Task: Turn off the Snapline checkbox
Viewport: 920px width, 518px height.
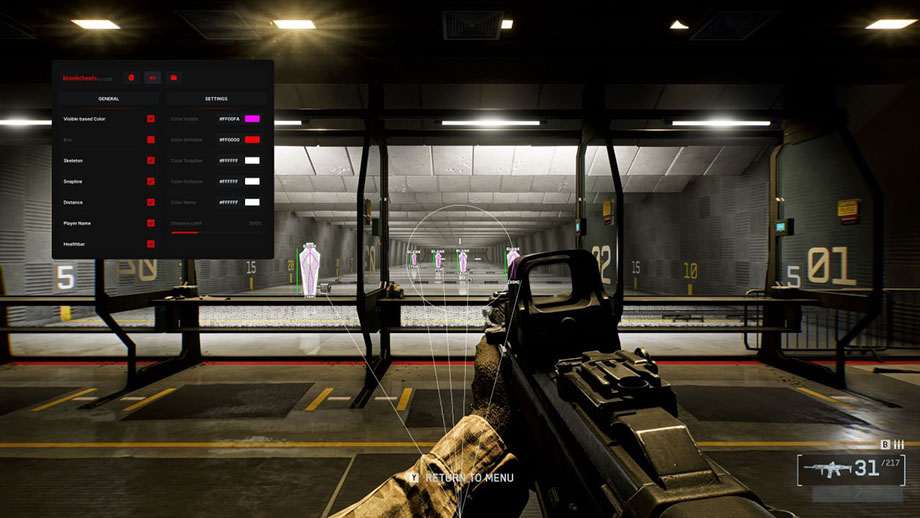Action: tap(151, 182)
